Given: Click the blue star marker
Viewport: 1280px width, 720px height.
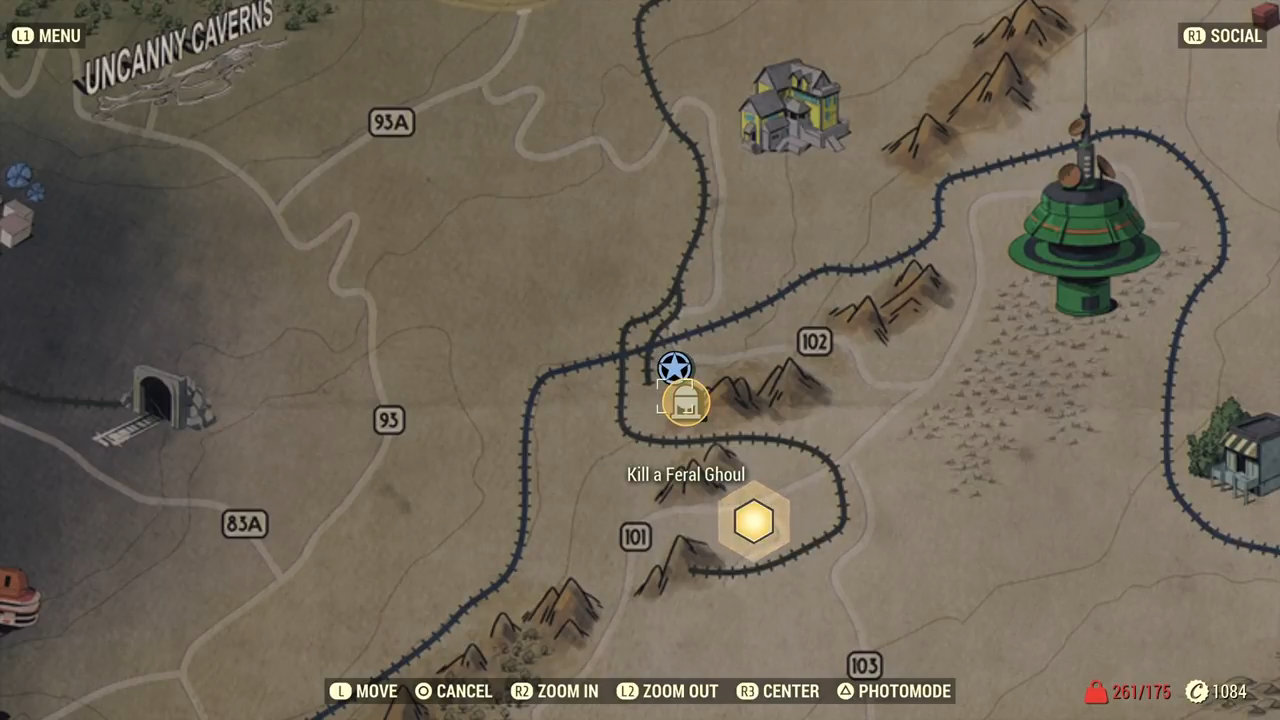Looking at the screenshot, I should click(675, 367).
